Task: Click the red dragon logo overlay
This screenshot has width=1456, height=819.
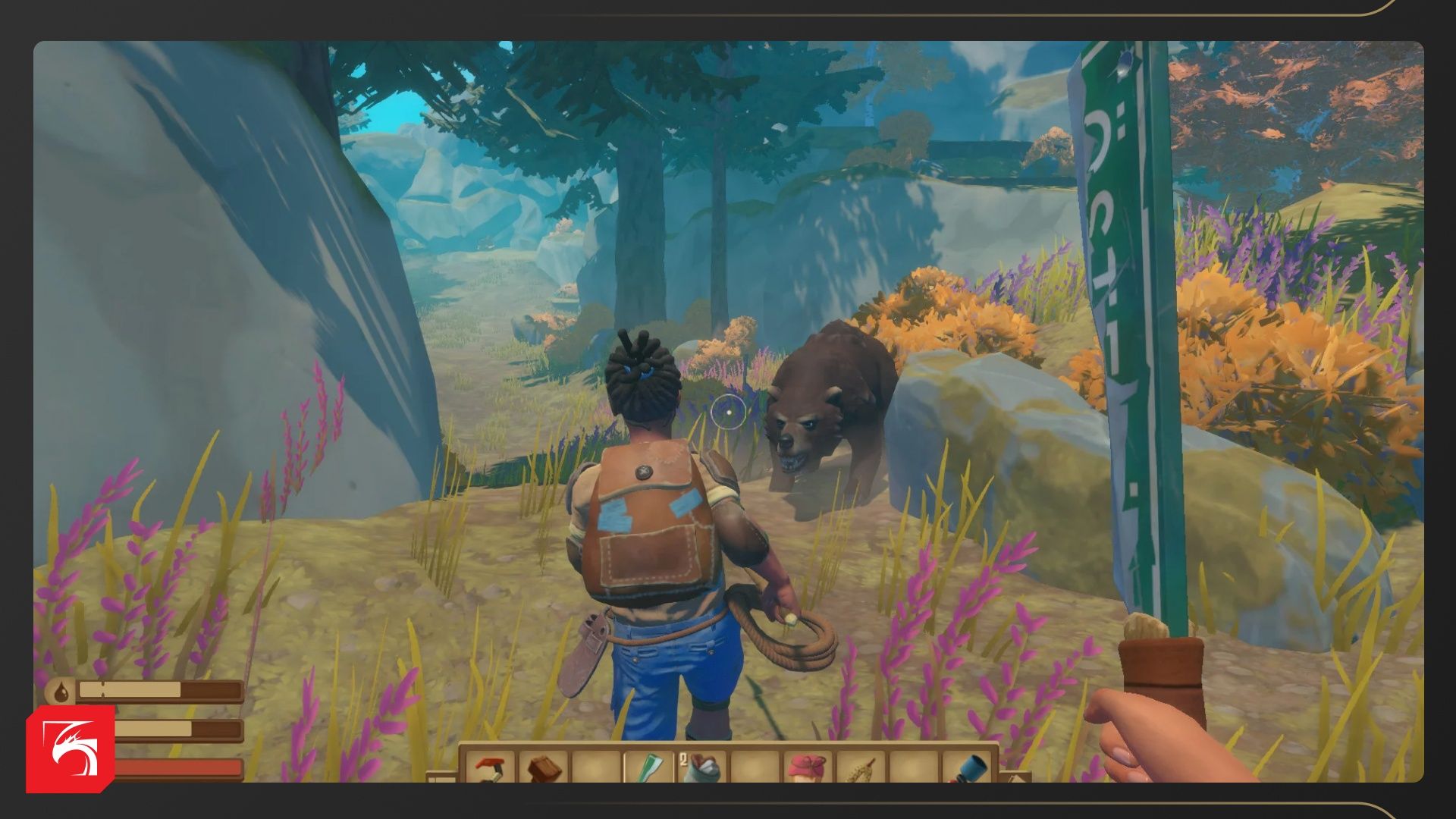Action: click(x=70, y=749)
